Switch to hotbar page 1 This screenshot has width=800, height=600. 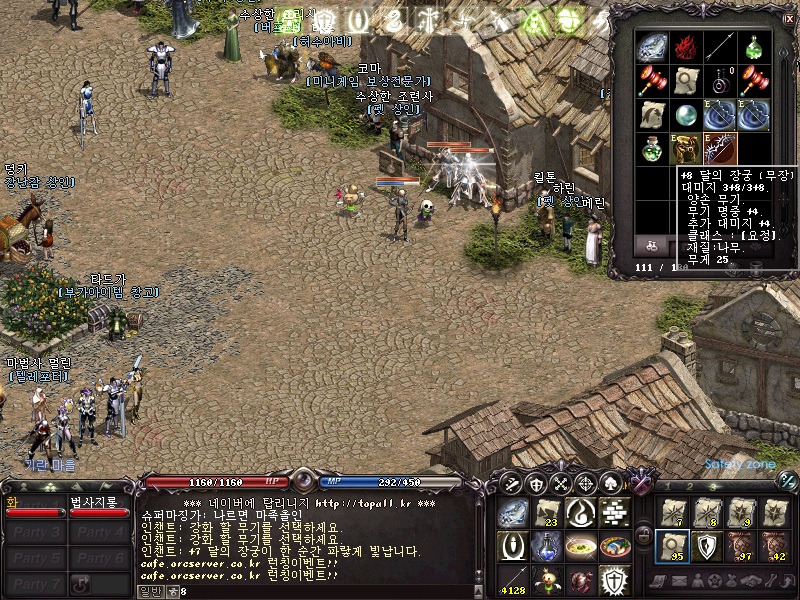[x=667, y=486]
